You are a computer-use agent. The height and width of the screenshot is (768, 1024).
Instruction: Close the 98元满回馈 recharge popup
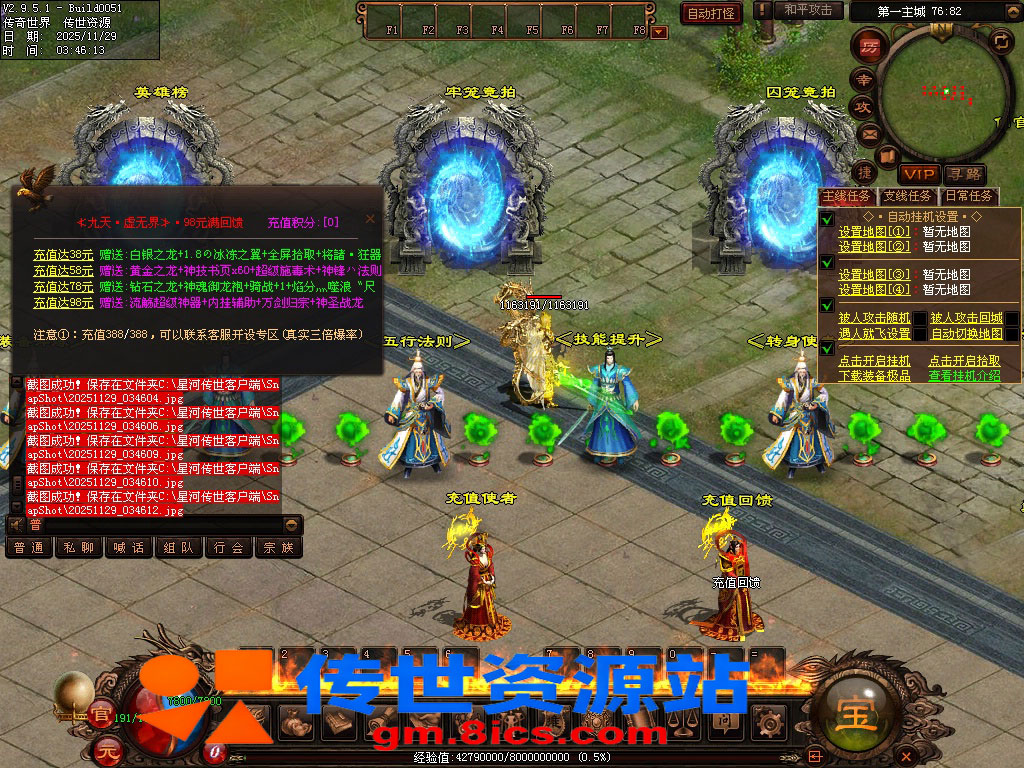click(369, 219)
